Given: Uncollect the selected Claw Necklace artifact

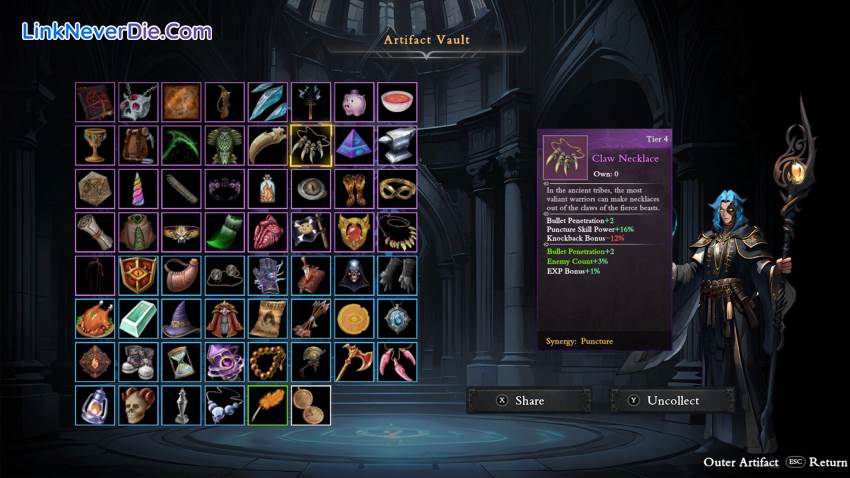Looking at the screenshot, I should coord(672,400).
